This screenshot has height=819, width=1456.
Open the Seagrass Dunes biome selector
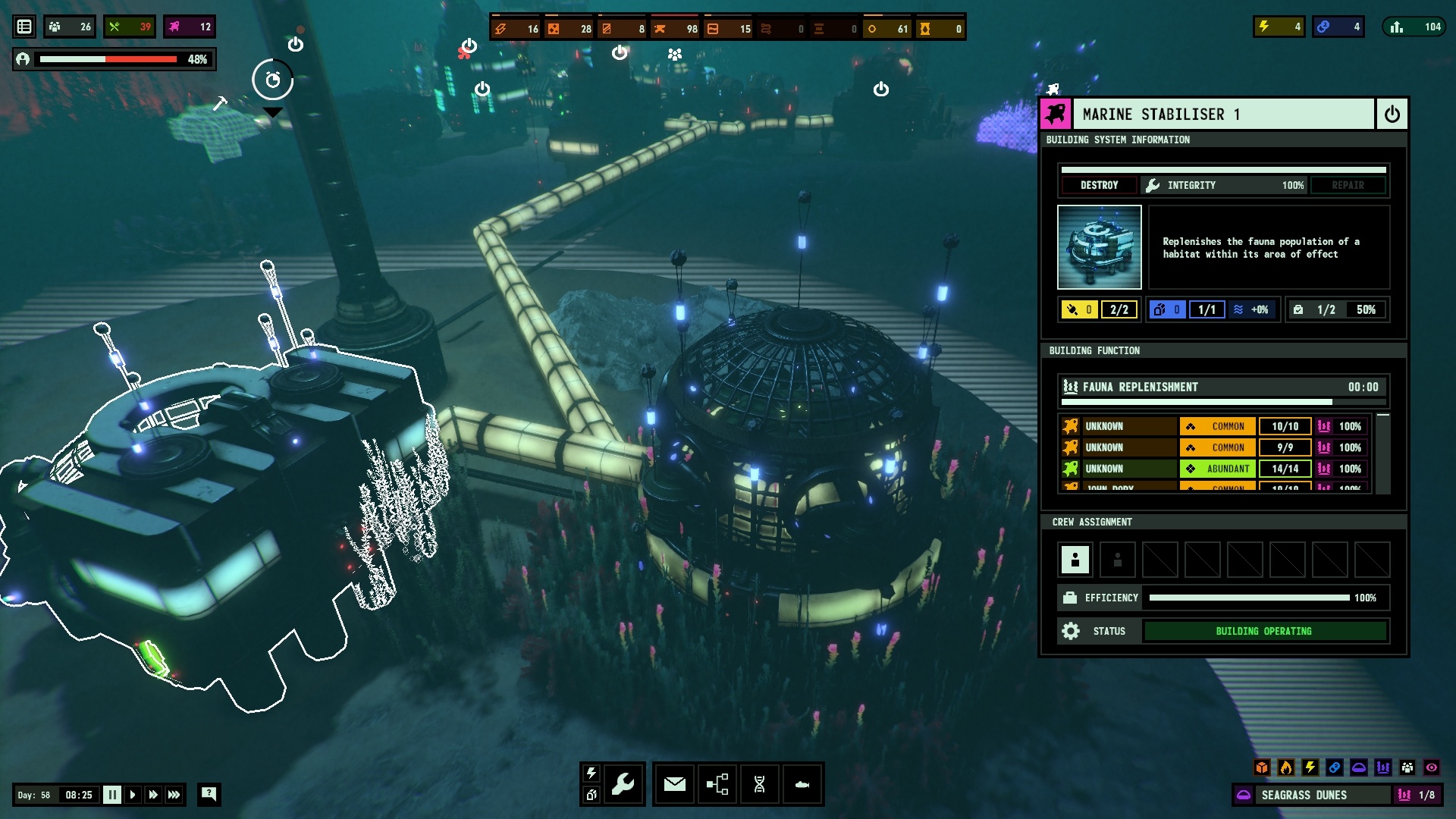tap(1303, 795)
